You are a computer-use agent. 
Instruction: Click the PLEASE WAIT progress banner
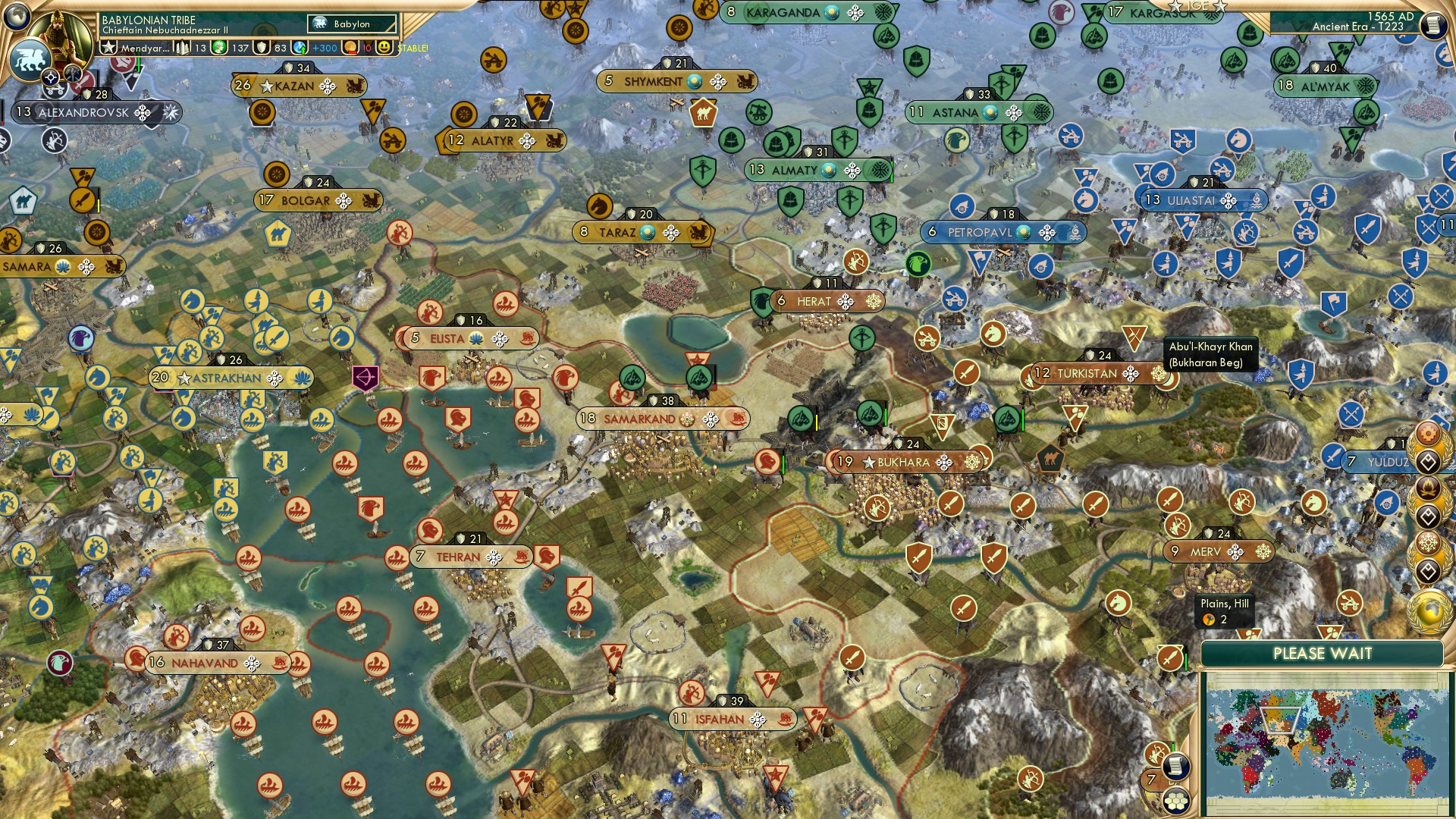tap(1323, 653)
